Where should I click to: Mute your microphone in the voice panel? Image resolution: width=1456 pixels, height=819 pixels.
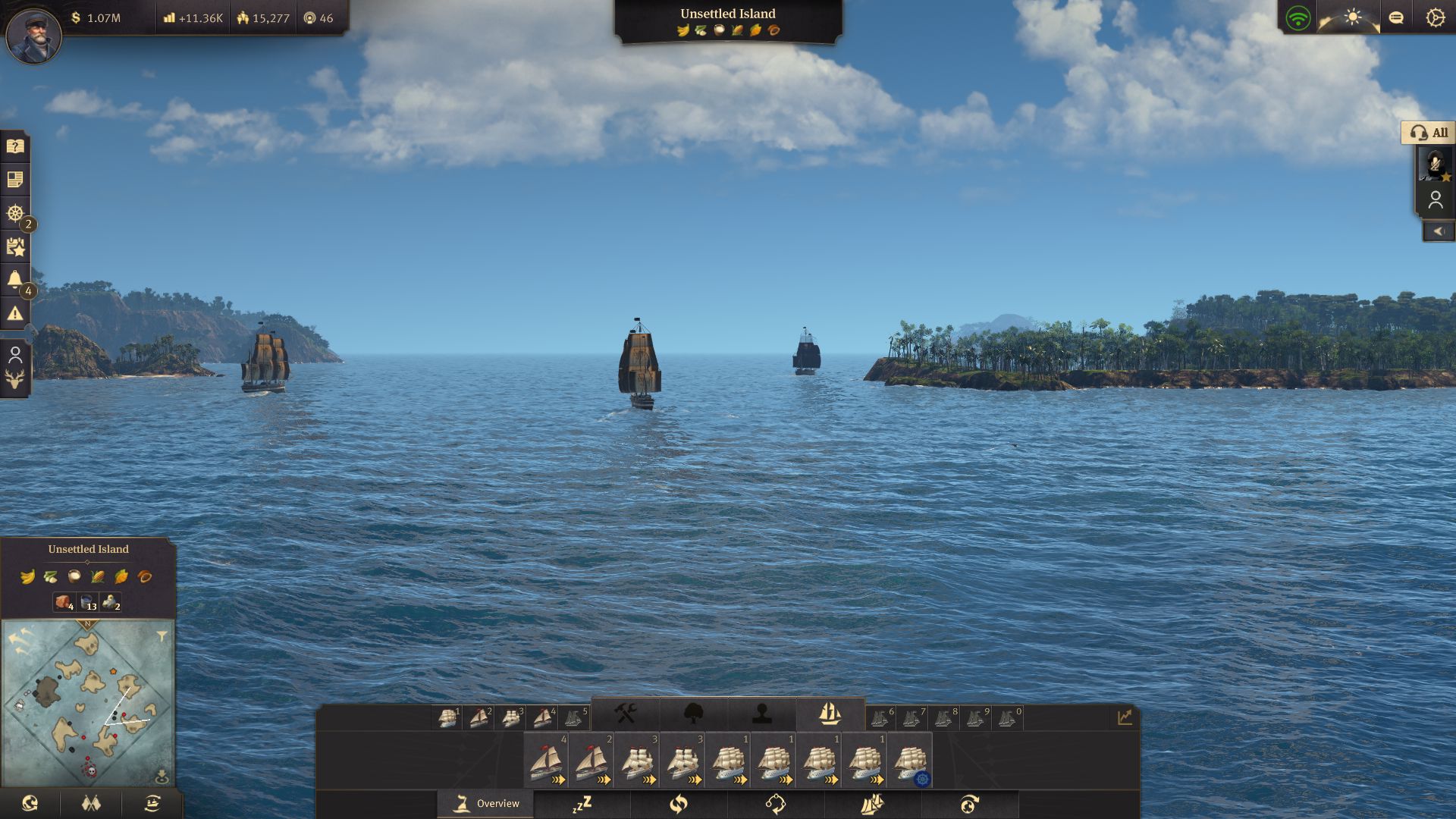tap(1435, 163)
